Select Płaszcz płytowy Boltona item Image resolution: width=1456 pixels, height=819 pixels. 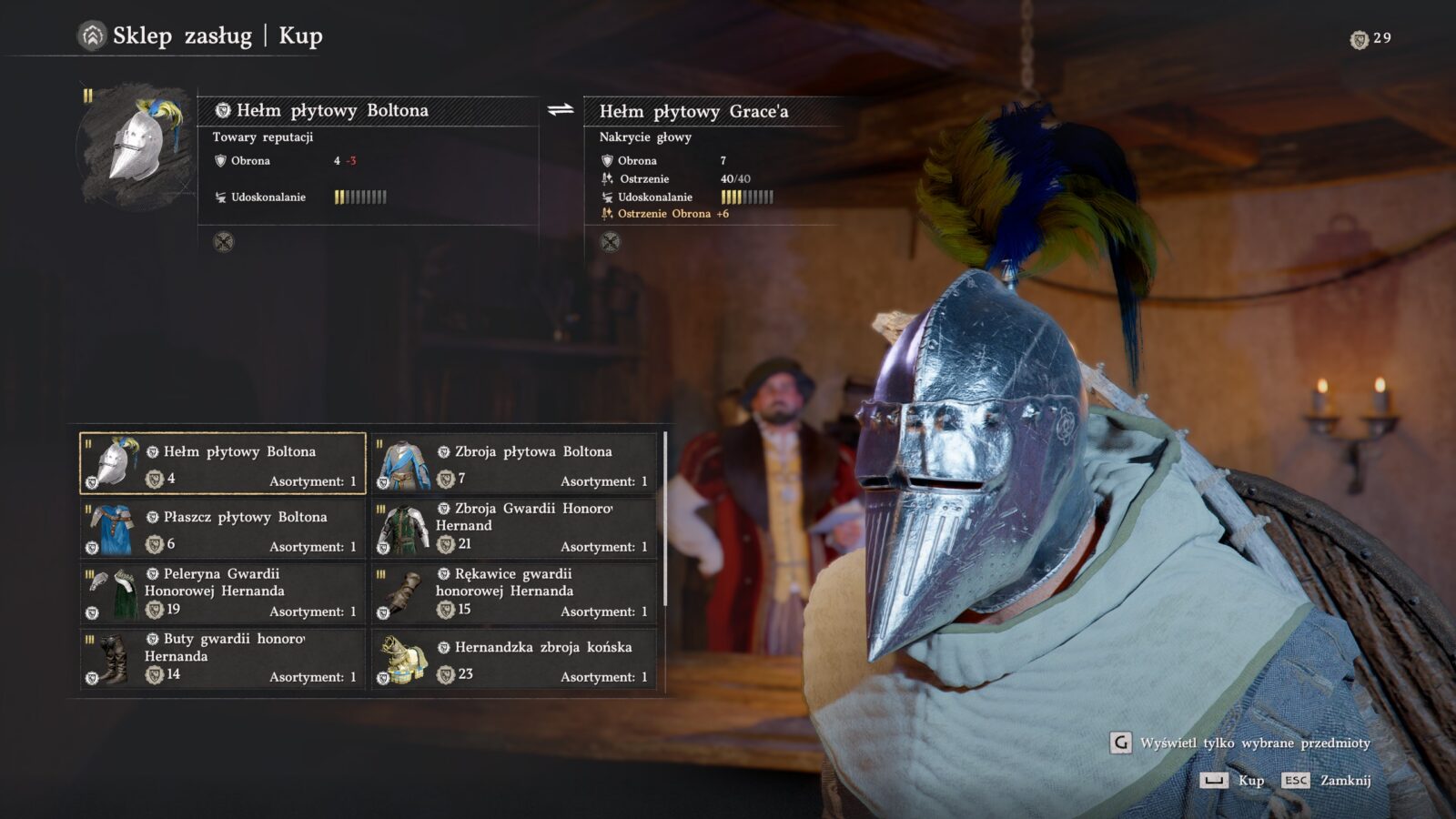[223, 530]
